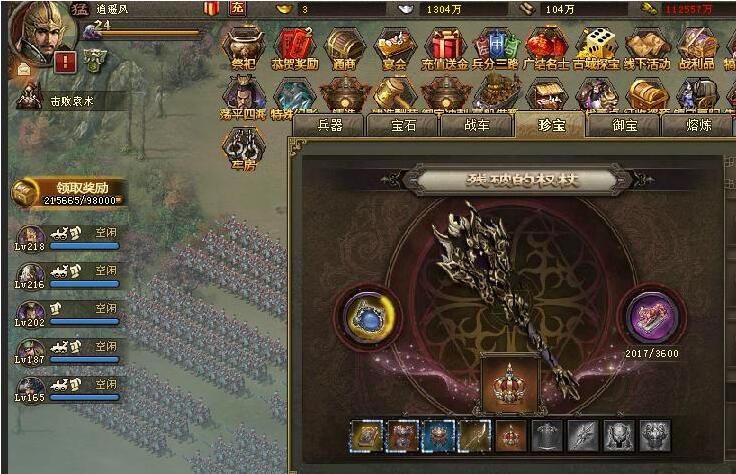Claim rewards with the 领取奖励 button

click(x=68, y=188)
